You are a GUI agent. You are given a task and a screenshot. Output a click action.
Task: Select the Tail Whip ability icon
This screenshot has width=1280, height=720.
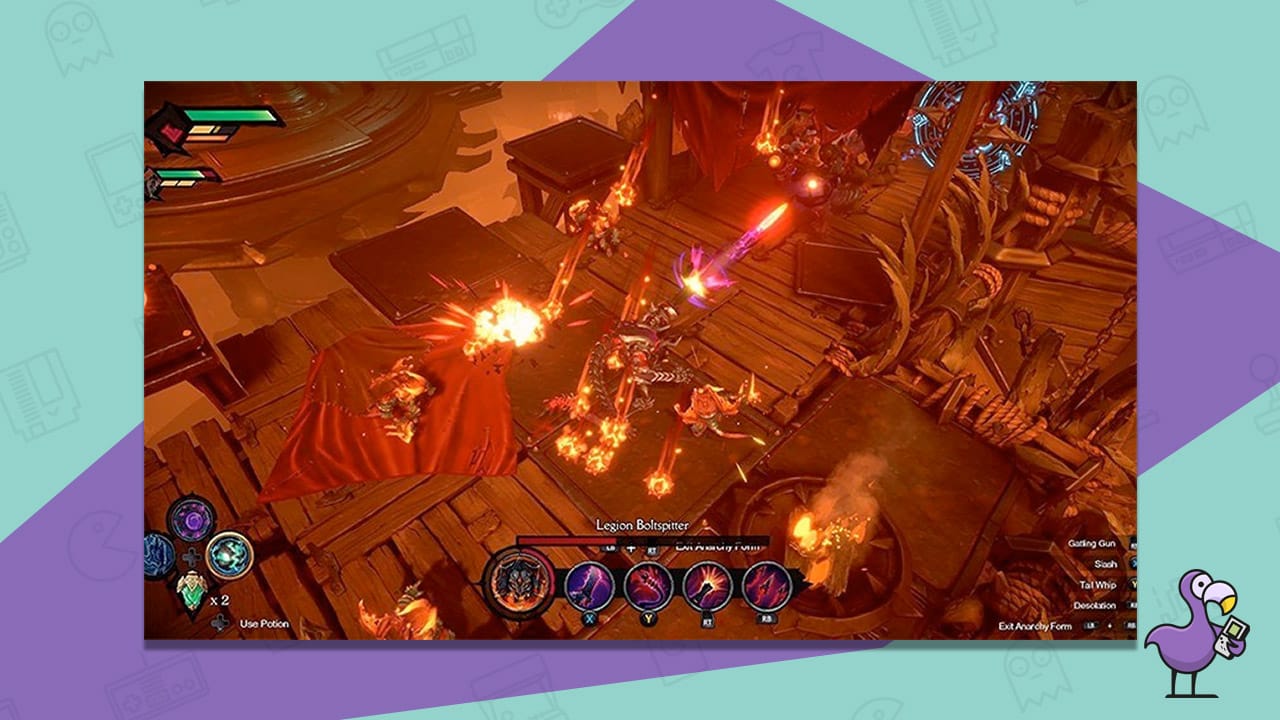[x=646, y=586]
